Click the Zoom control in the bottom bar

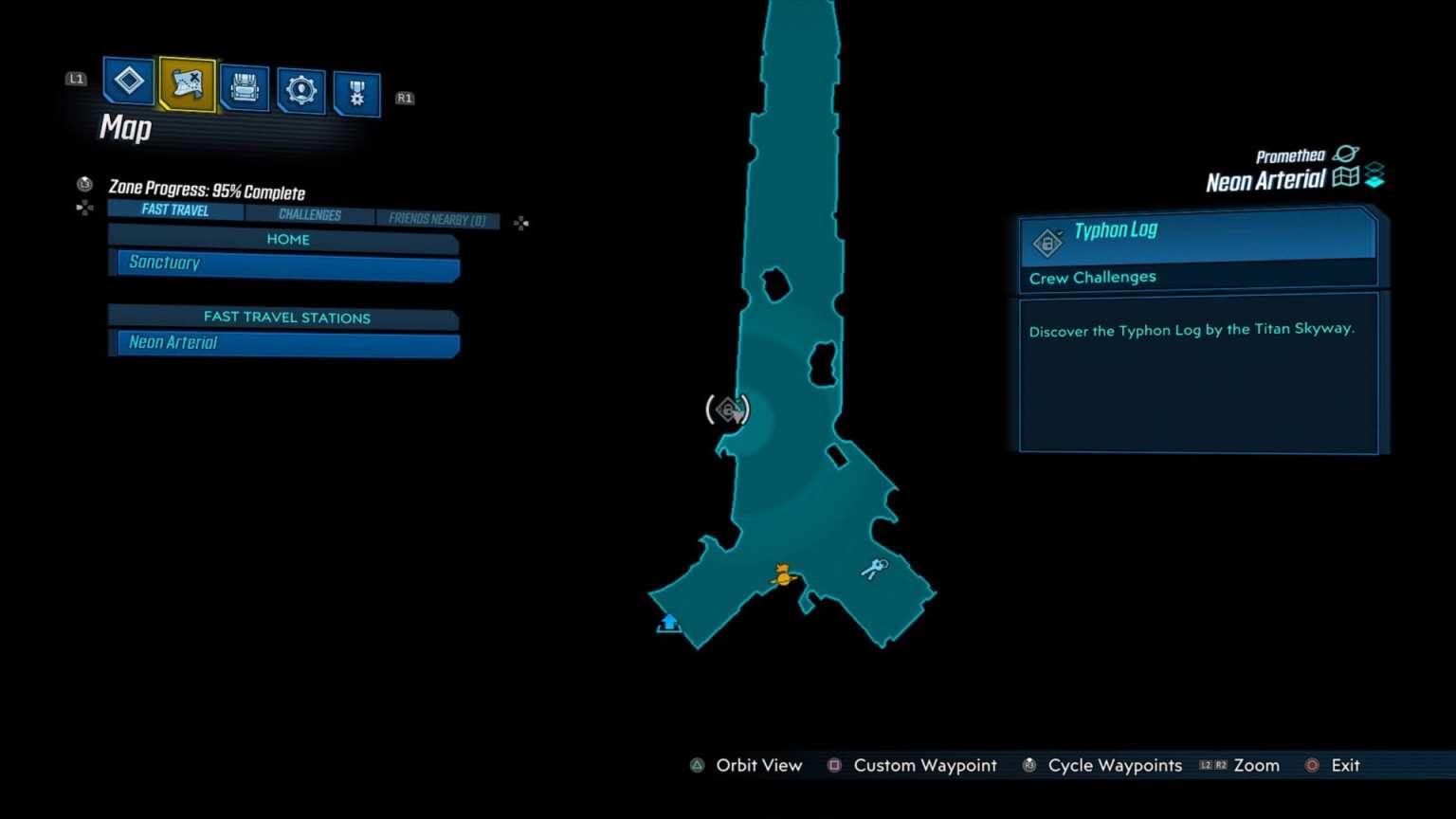coord(1257,765)
